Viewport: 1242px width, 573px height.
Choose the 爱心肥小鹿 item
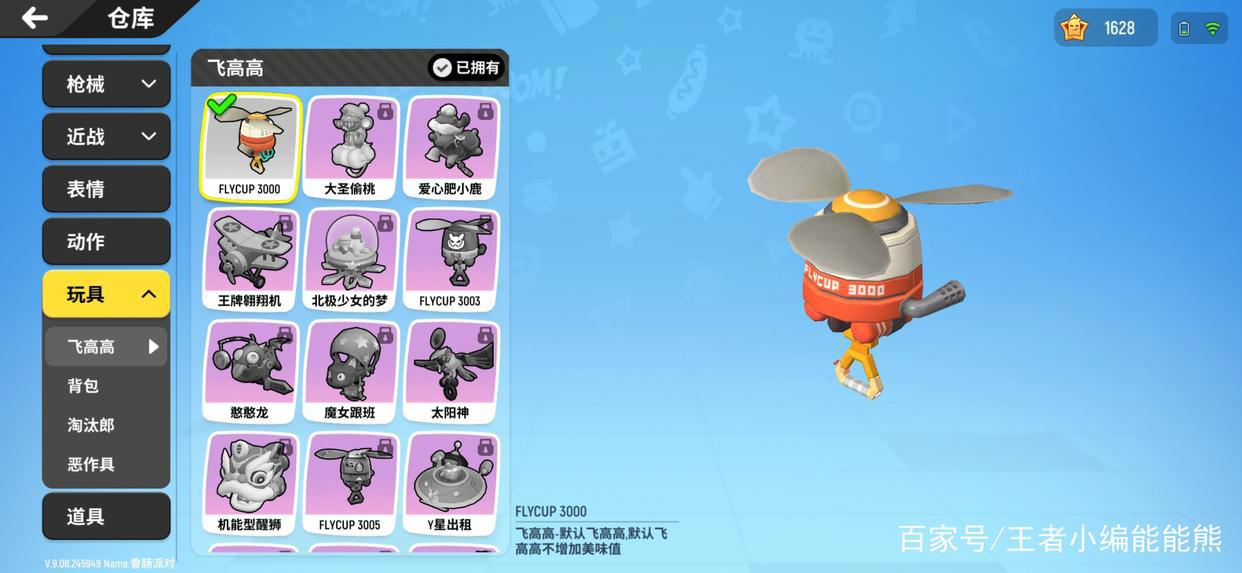pyautogui.click(x=450, y=148)
